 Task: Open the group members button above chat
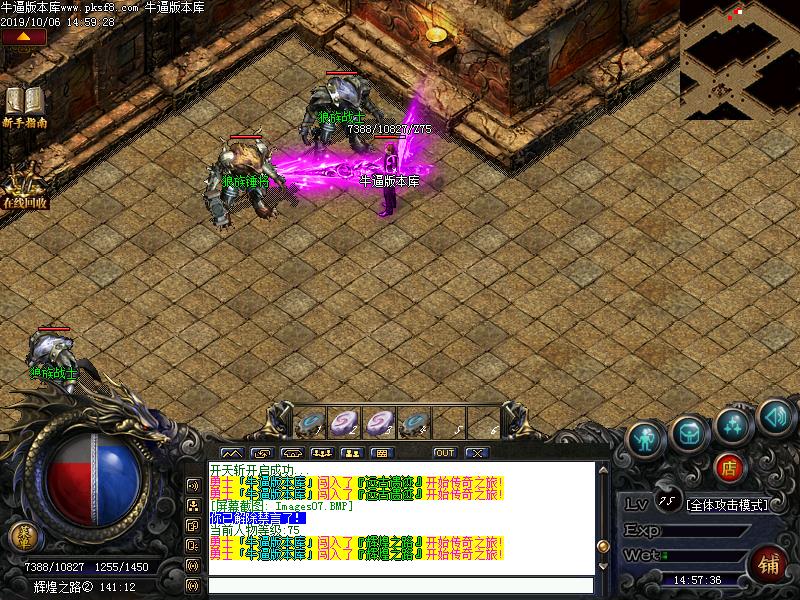pyautogui.click(x=322, y=453)
